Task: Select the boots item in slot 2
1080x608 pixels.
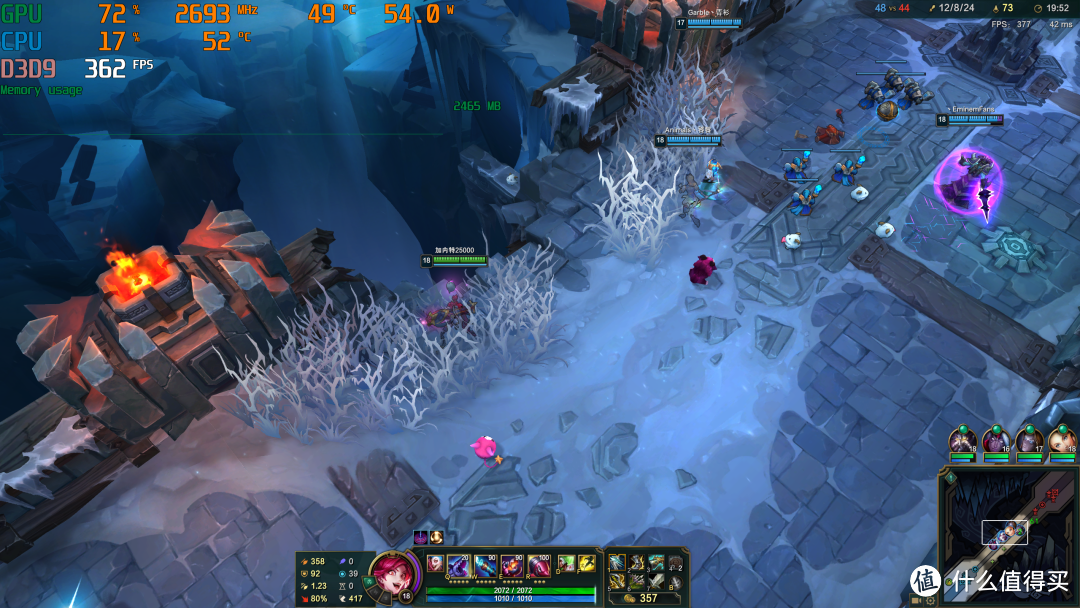Action: (x=637, y=563)
